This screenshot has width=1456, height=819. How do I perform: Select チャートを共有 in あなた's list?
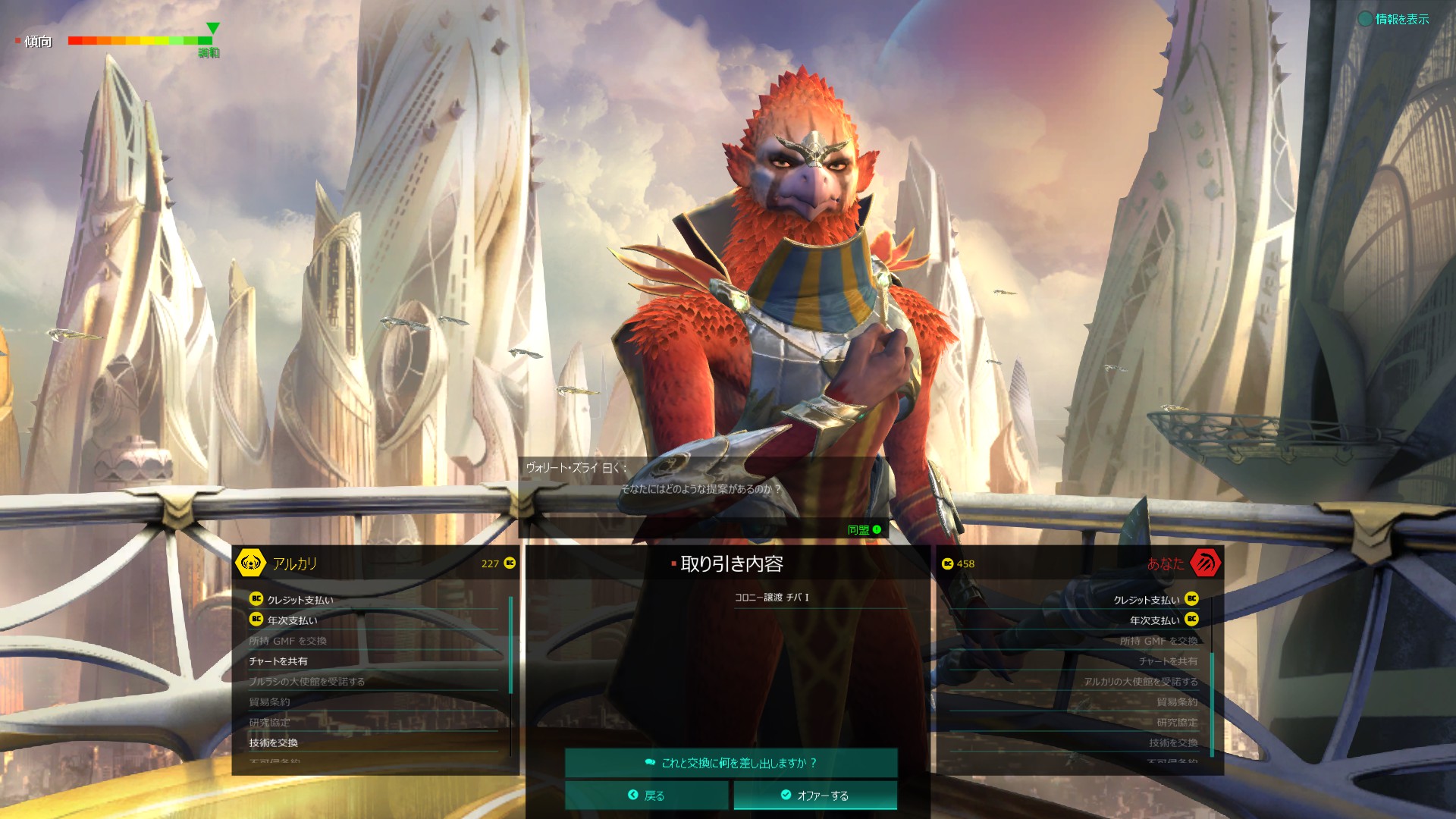tap(1168, 661)
